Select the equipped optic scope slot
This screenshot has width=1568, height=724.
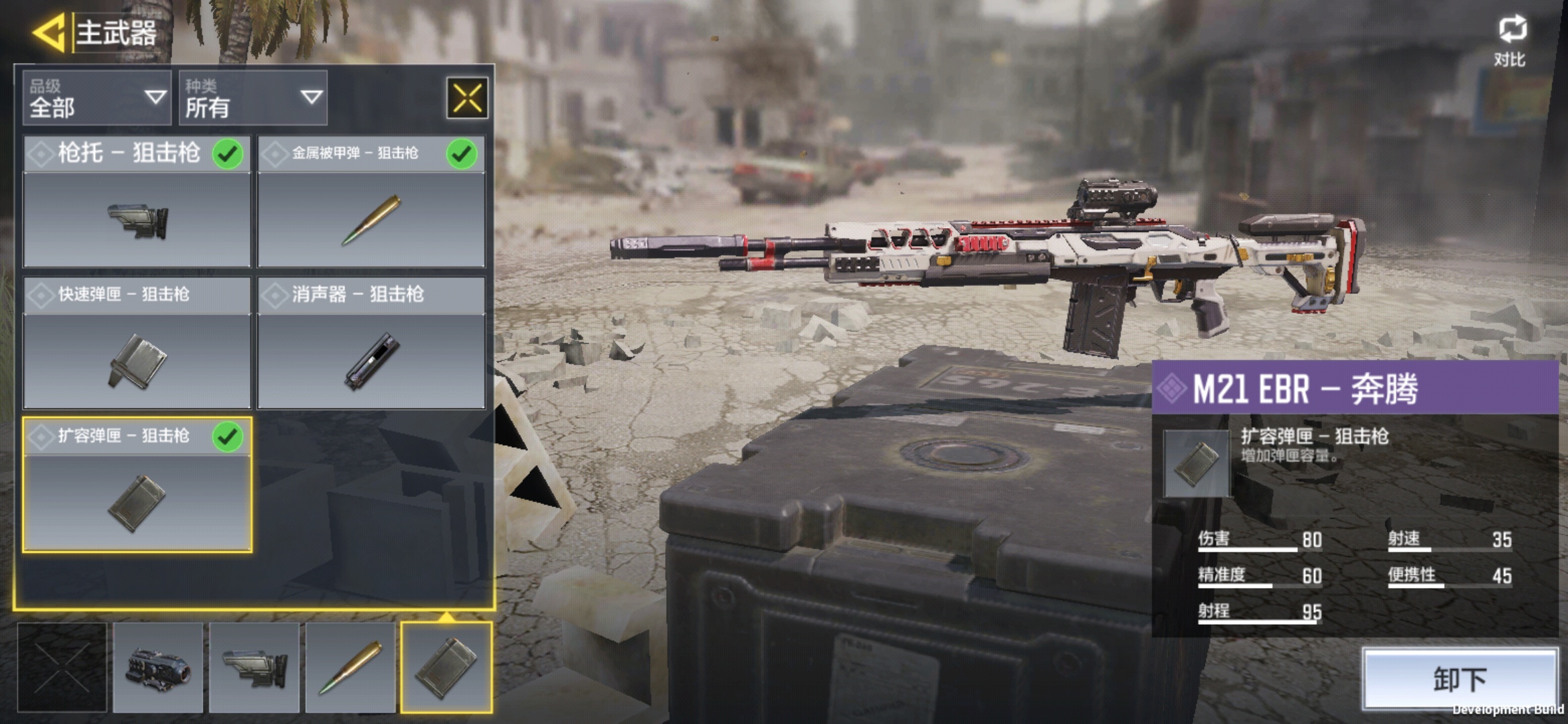tap(158, 667)
